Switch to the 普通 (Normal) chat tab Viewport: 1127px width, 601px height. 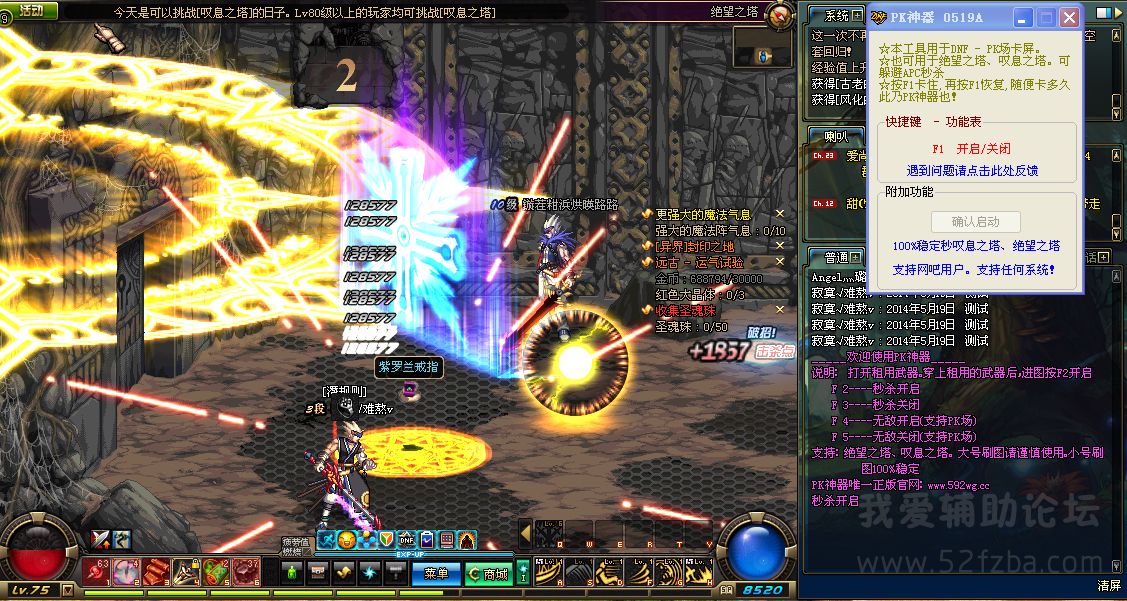(x=829, y=257)
